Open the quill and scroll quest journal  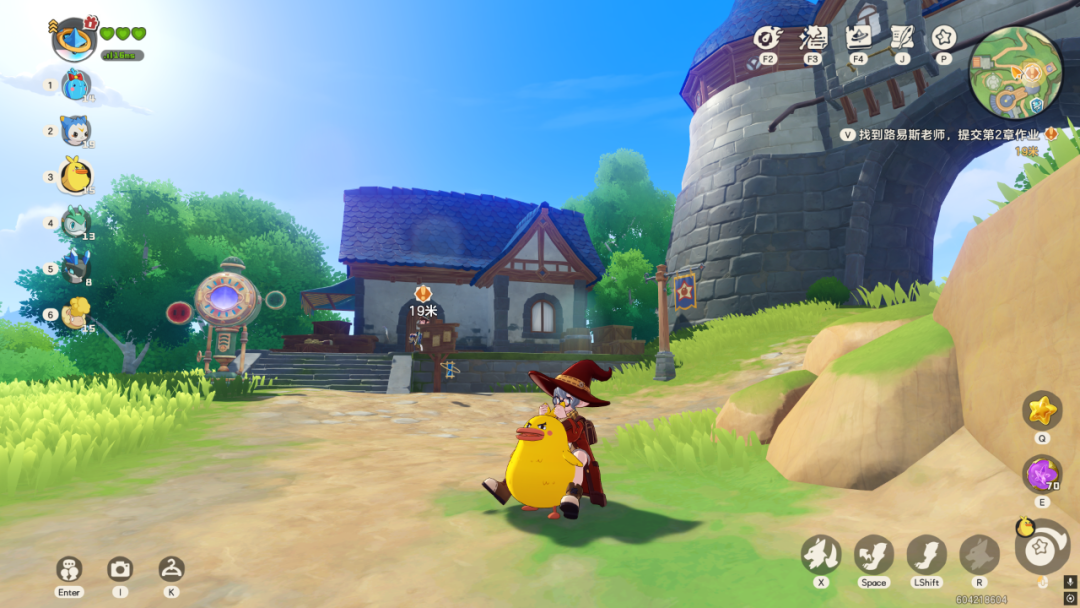[903, 38]
